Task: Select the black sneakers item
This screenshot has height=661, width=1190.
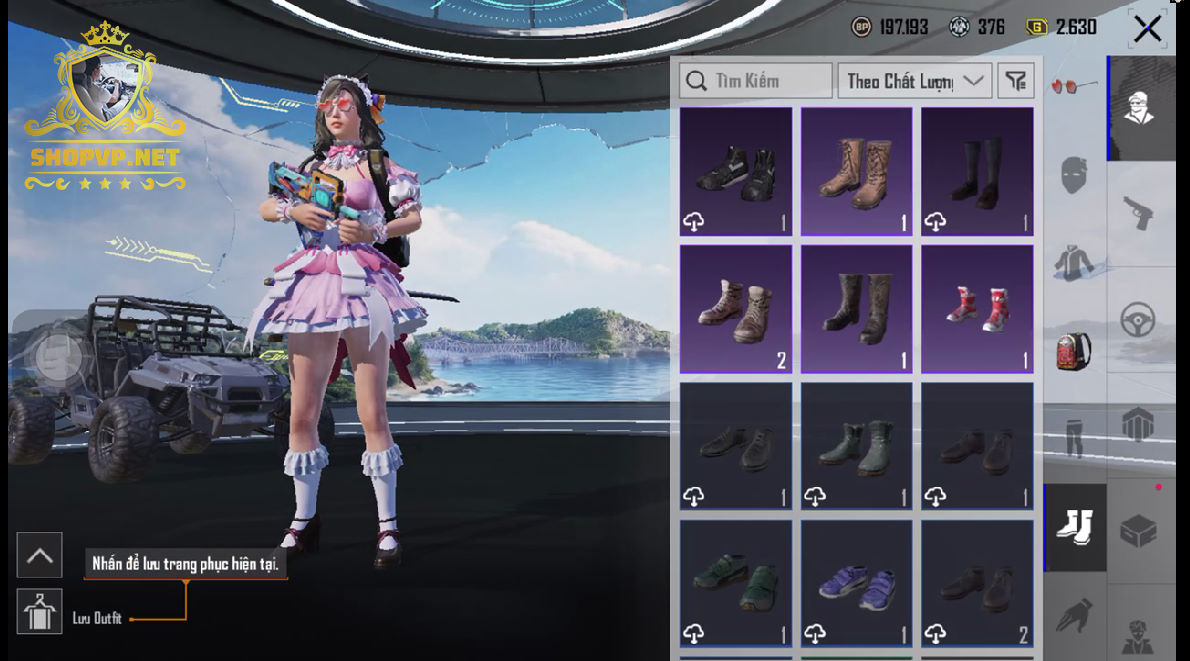Action: (736, 172)
